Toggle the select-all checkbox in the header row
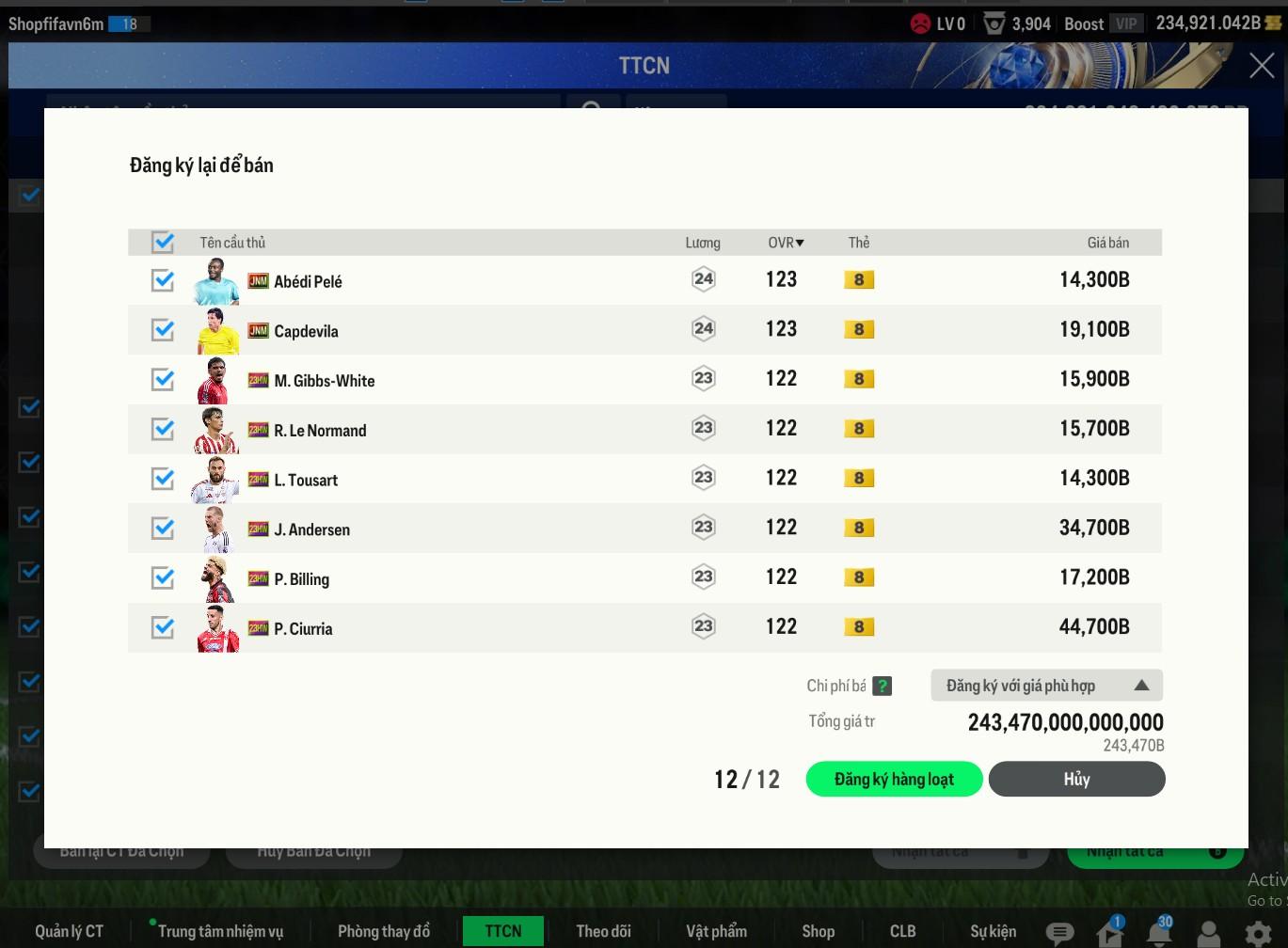The height and width of the screenshot is (948, 1288). click(x=163, y=243)
